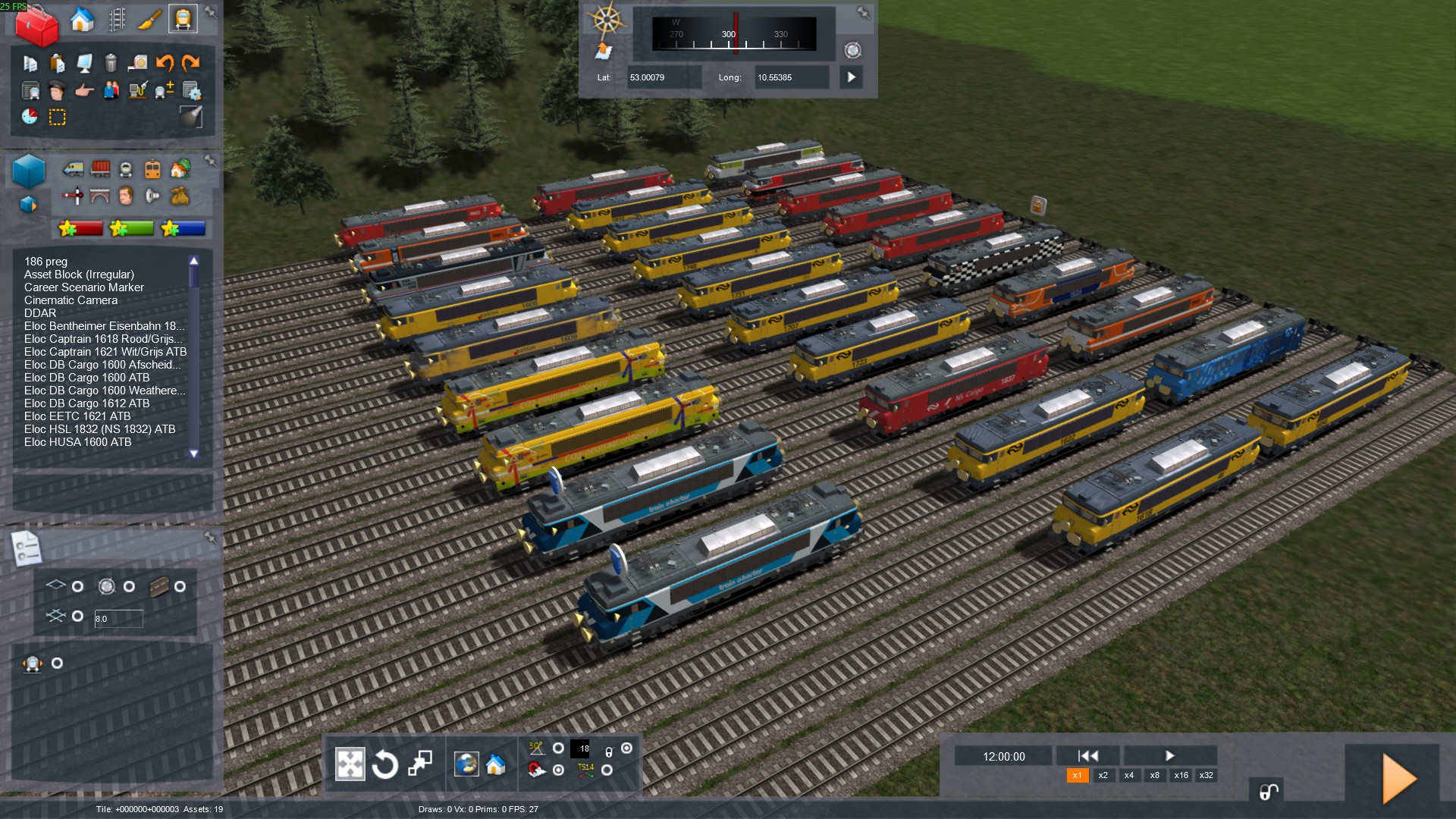The image size is (1456, 819).
Task: Set time speed to x8
Action: (x=1154, y=775)
